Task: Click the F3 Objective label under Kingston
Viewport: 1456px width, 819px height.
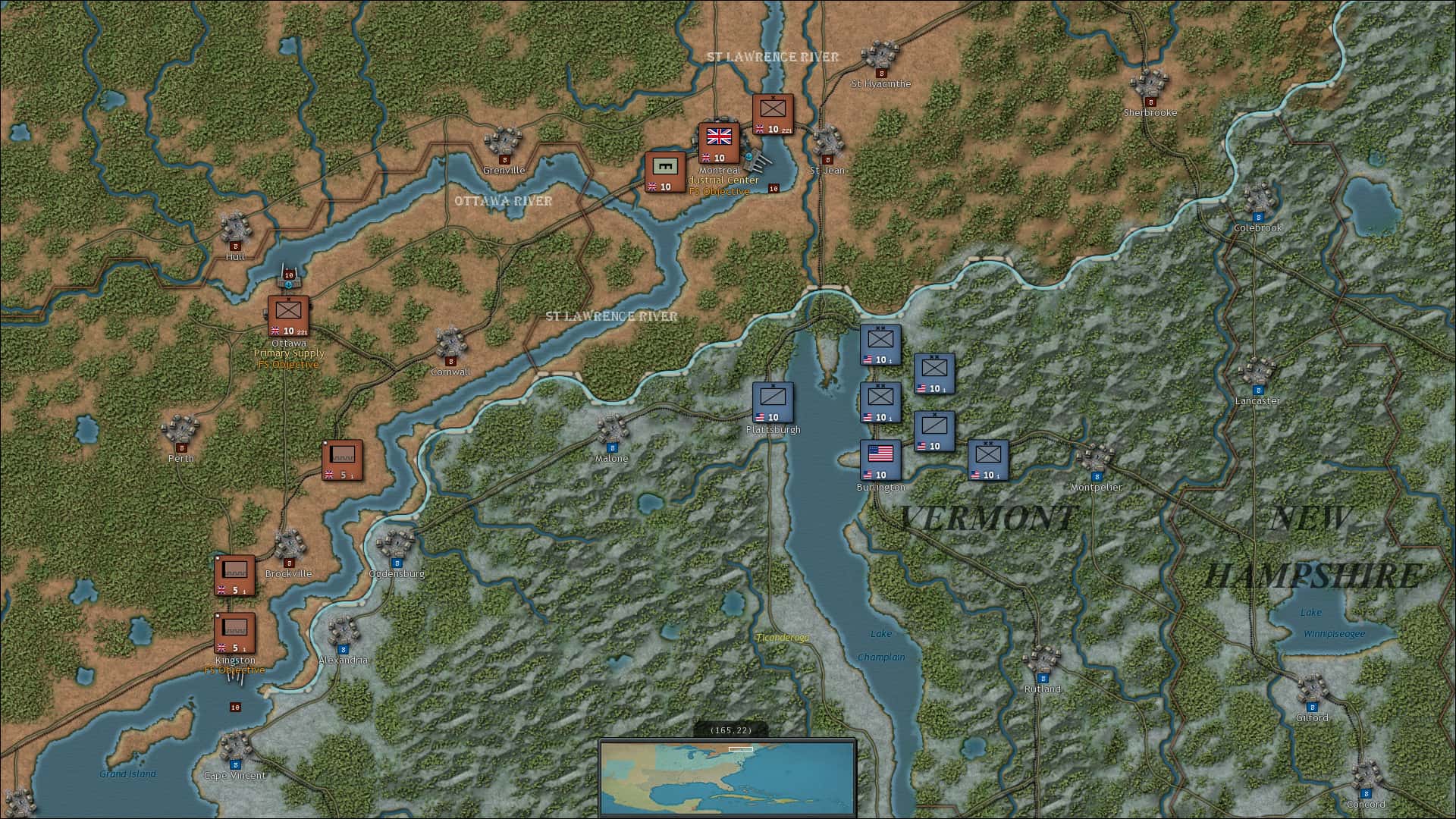Action: coord(234,670)
